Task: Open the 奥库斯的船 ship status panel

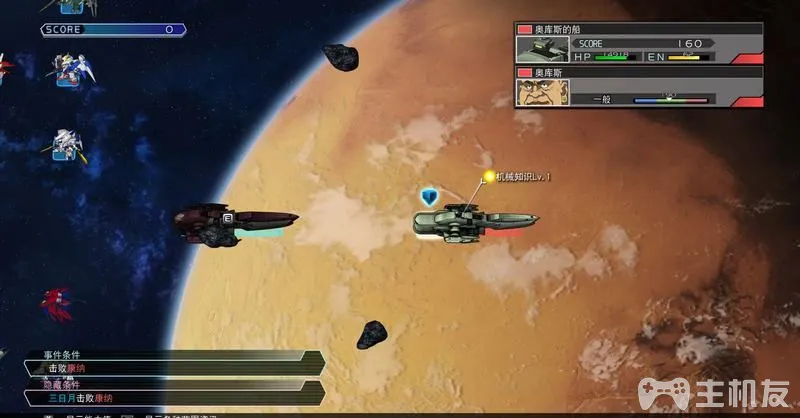Action: pos(639,44)
